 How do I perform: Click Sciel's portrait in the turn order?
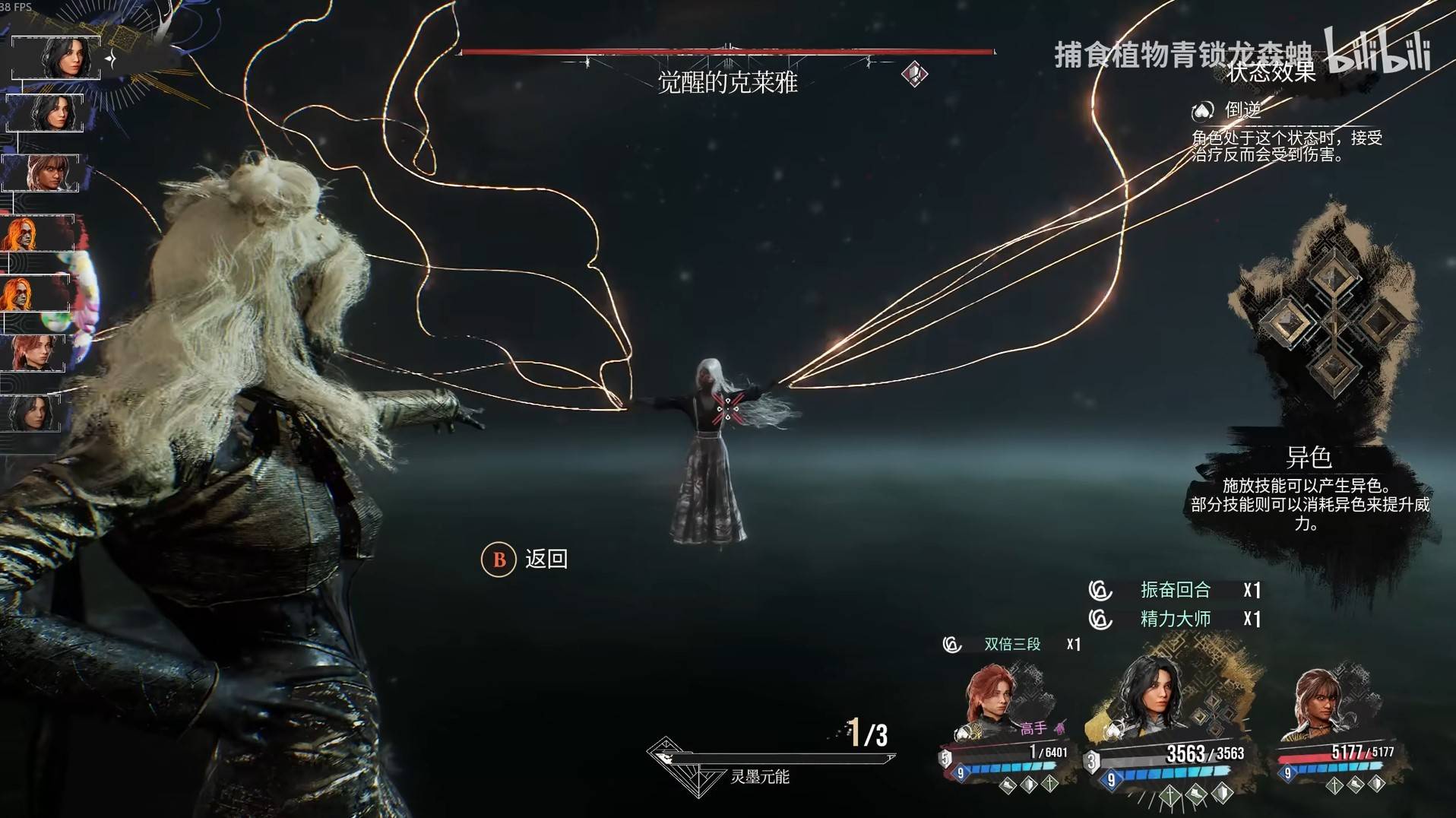coord(46,173)
